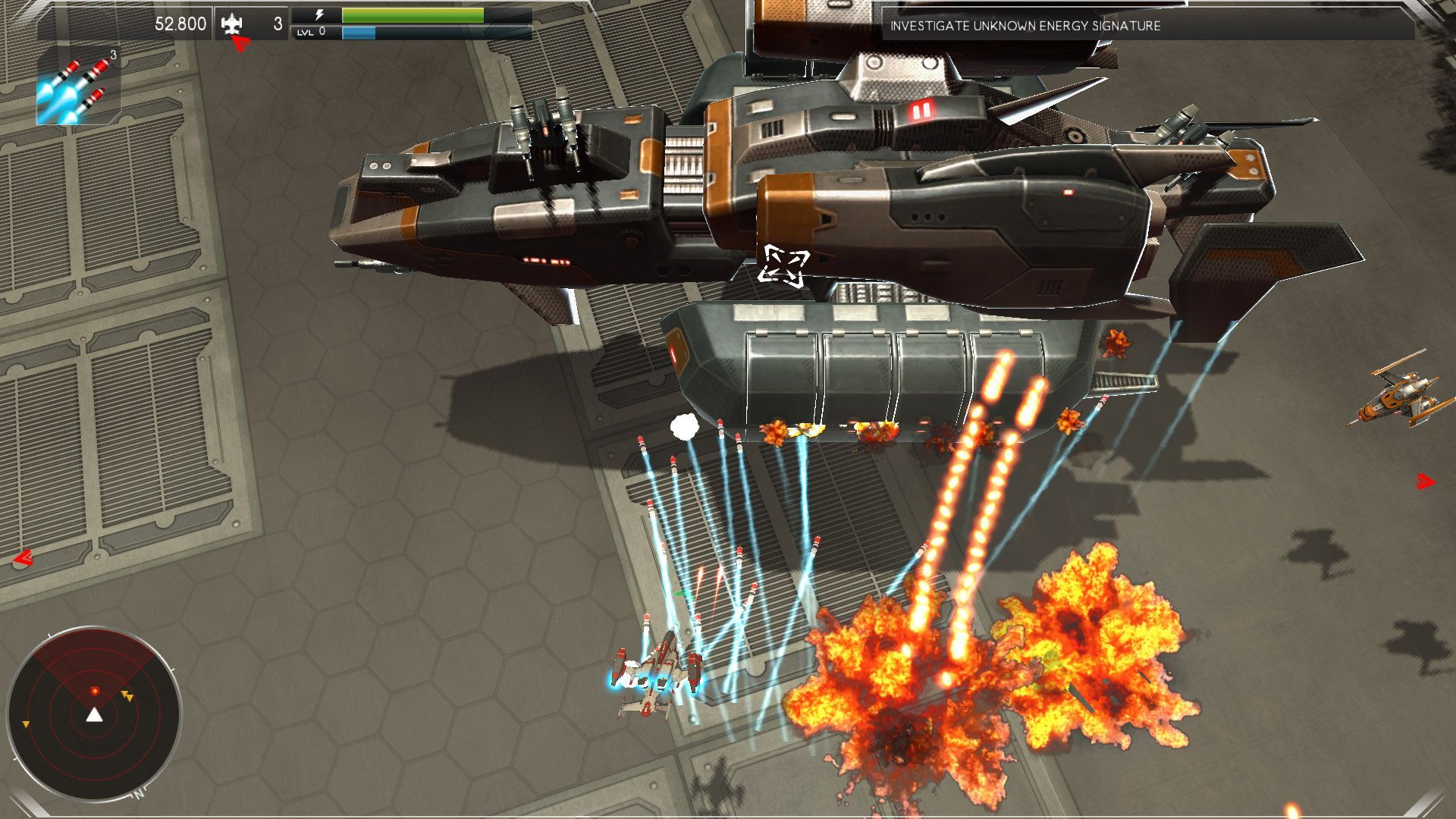Screen dimensions: 1456x819
Task: Click the ship lives icon
Action: pyautogui.click(x=233, y=24)
